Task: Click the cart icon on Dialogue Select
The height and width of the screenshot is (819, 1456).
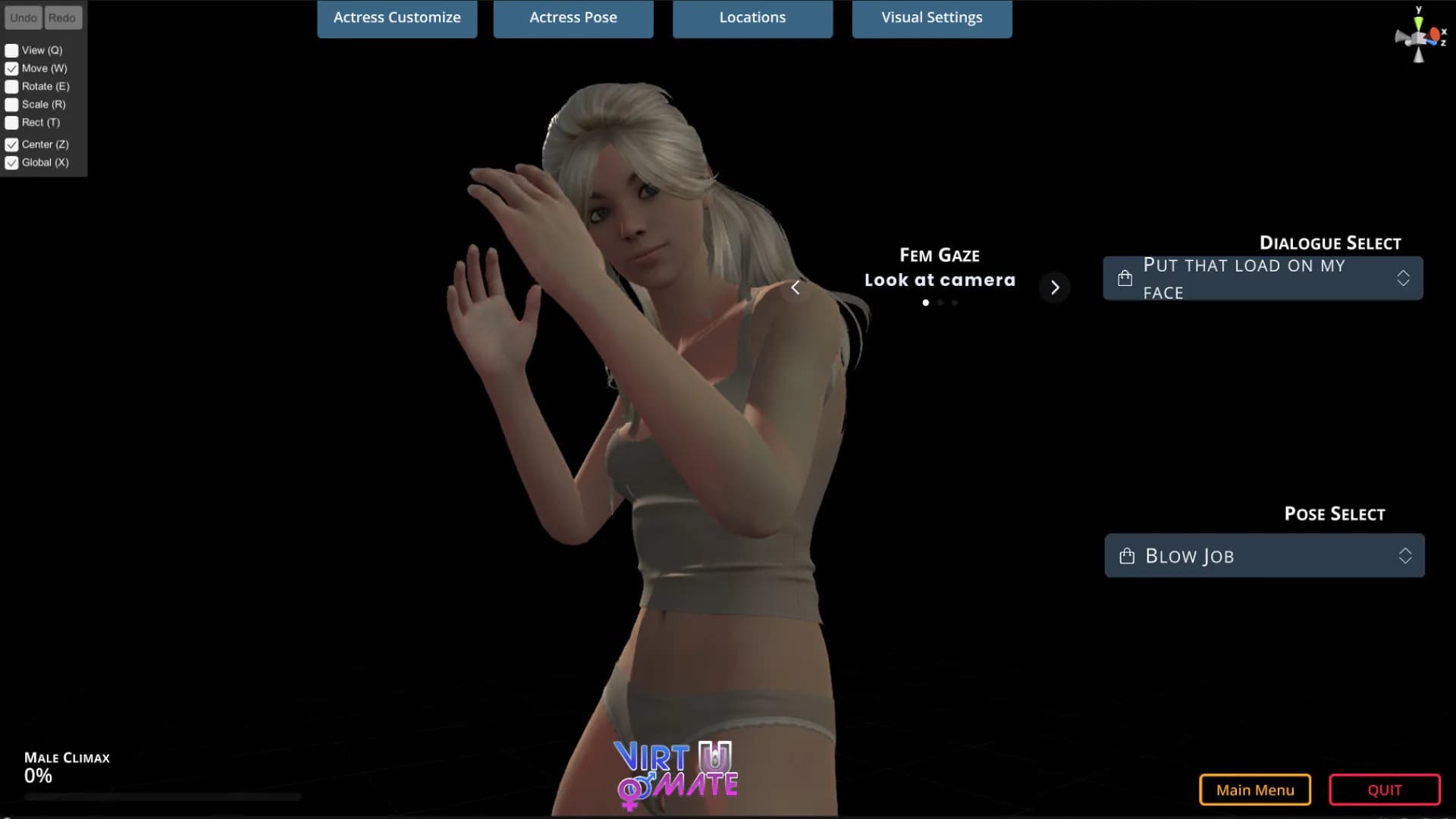Action: (x=1125, y=278)
